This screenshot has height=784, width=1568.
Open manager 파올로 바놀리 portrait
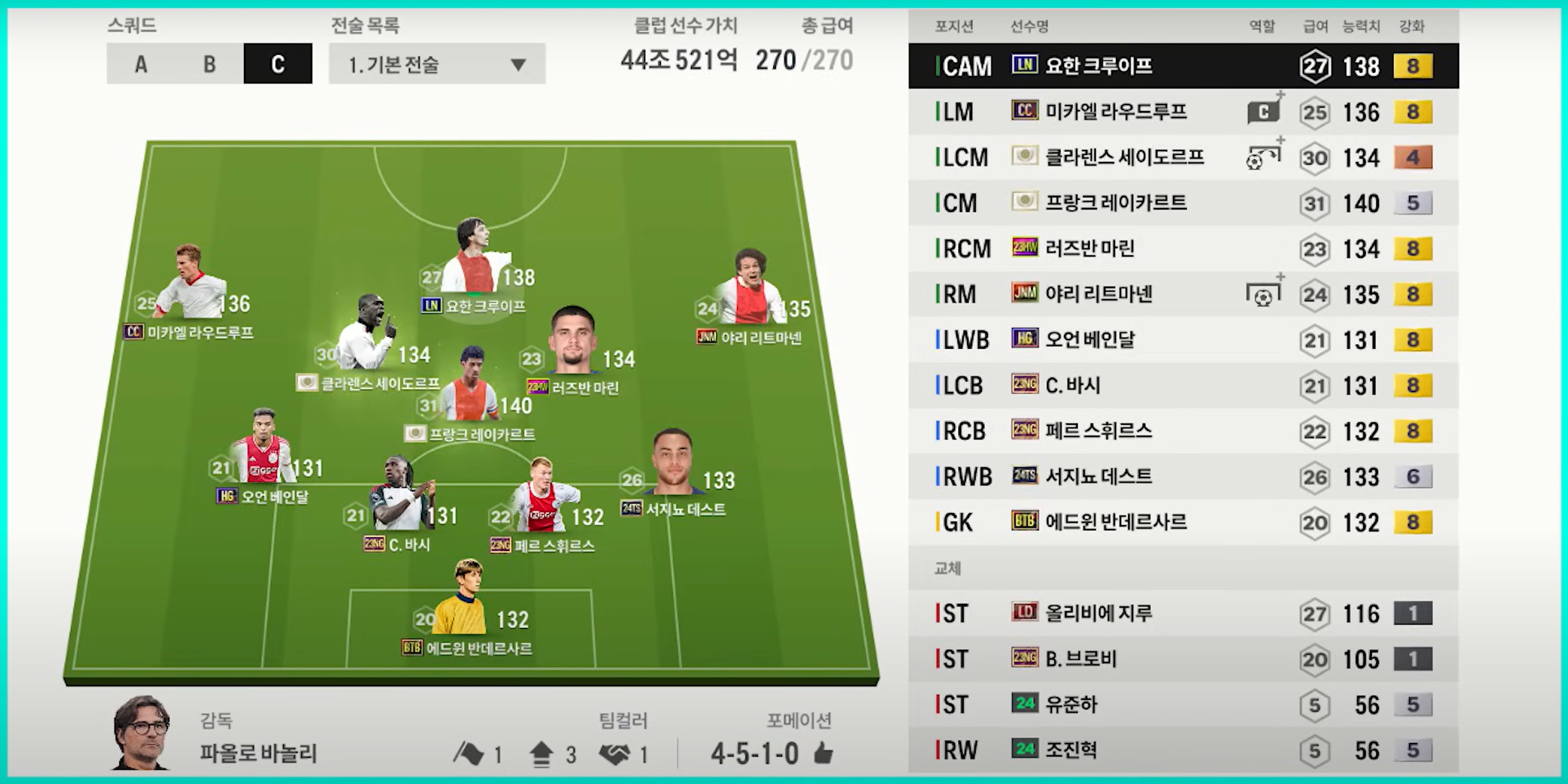point(141,732)
